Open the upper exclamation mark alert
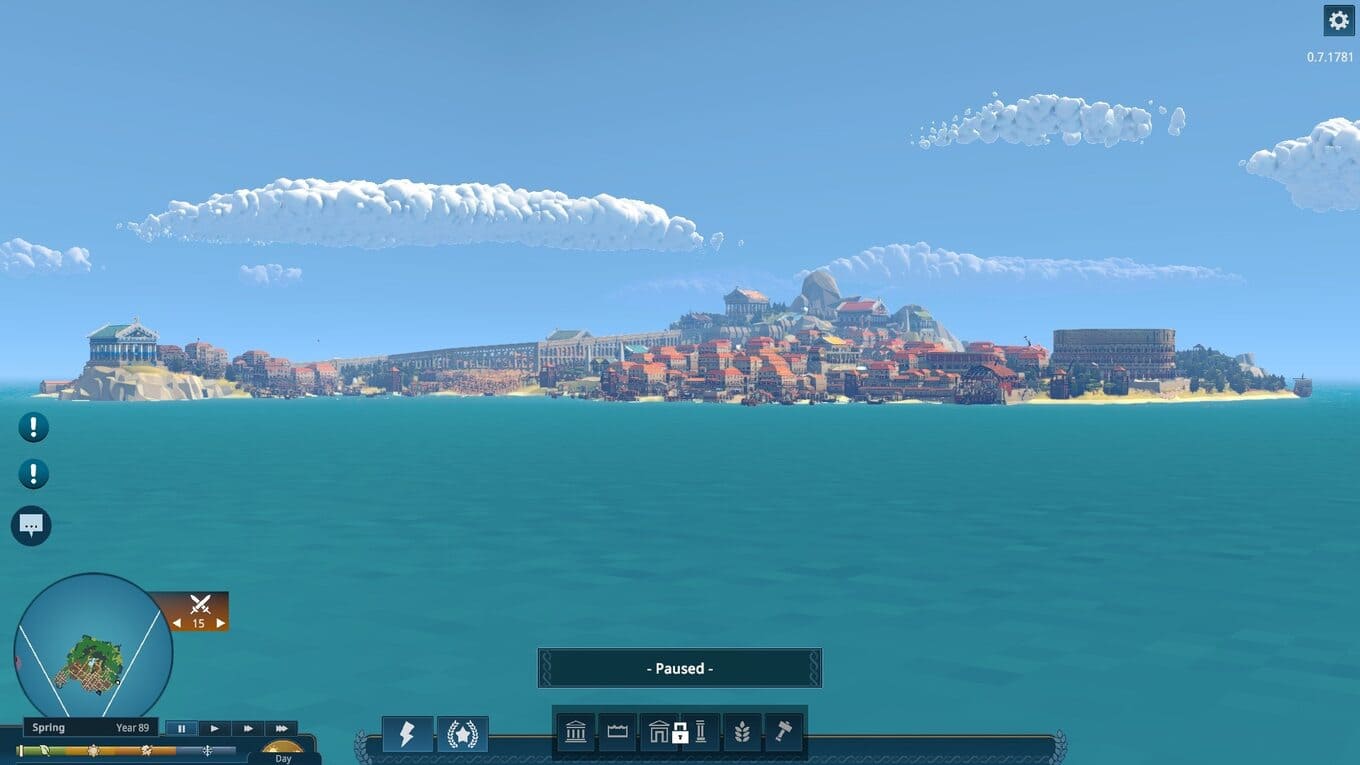 [x=33, y=428]
